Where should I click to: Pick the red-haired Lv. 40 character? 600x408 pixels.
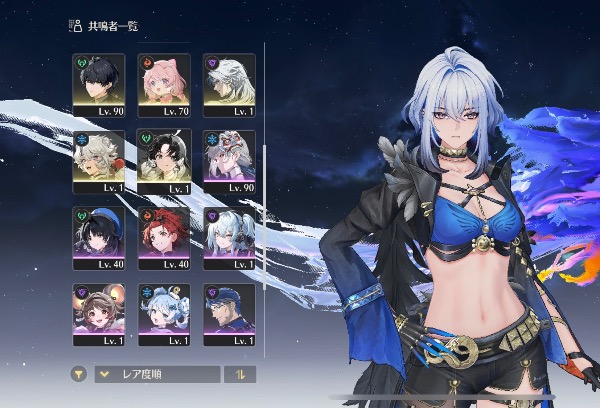[x=164, y=235]
